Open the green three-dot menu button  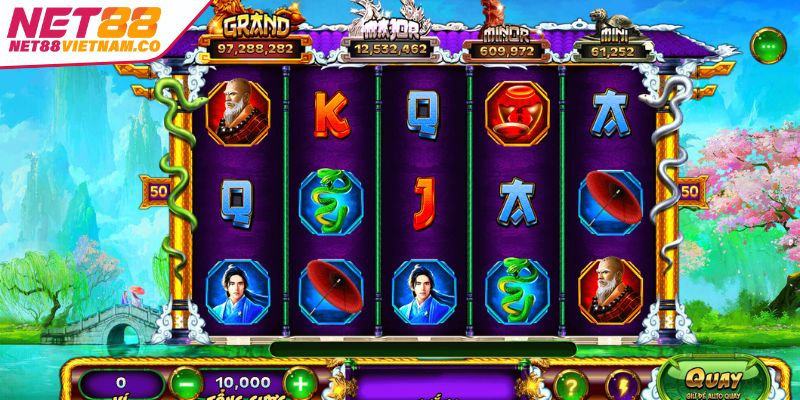click(x=768, y=45)
